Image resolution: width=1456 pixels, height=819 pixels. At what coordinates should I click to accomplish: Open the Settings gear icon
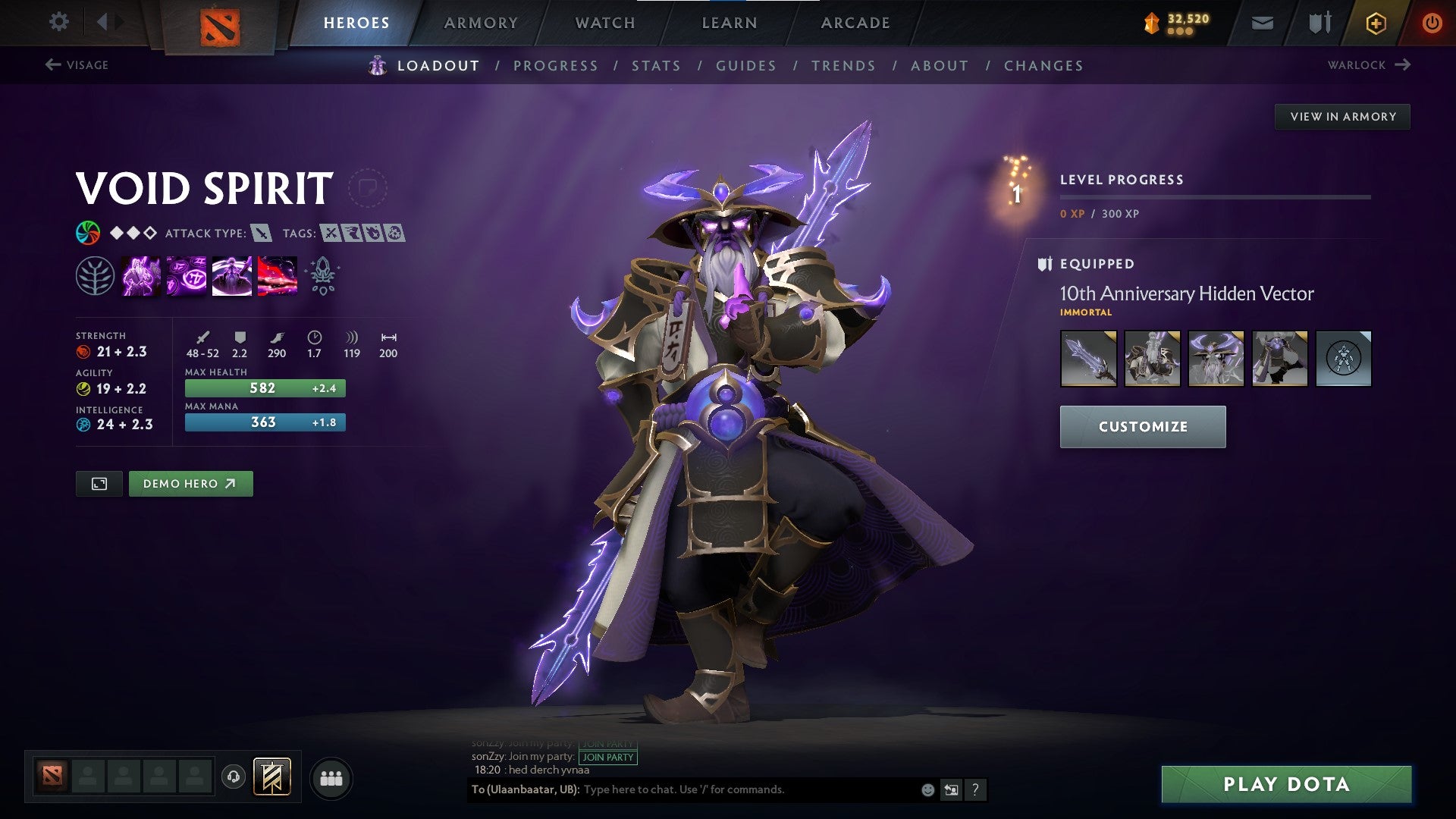click(x=59, y=22)
